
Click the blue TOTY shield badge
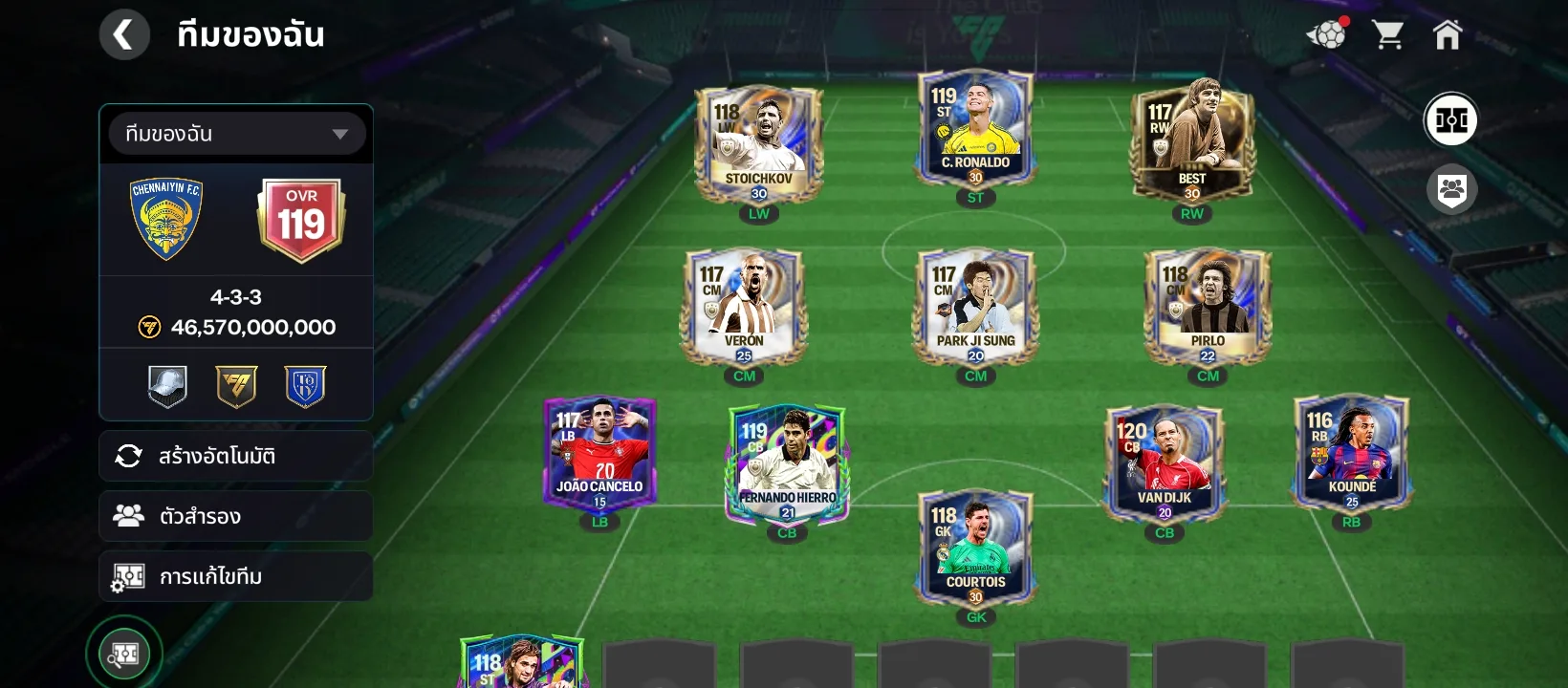point(303,384)
